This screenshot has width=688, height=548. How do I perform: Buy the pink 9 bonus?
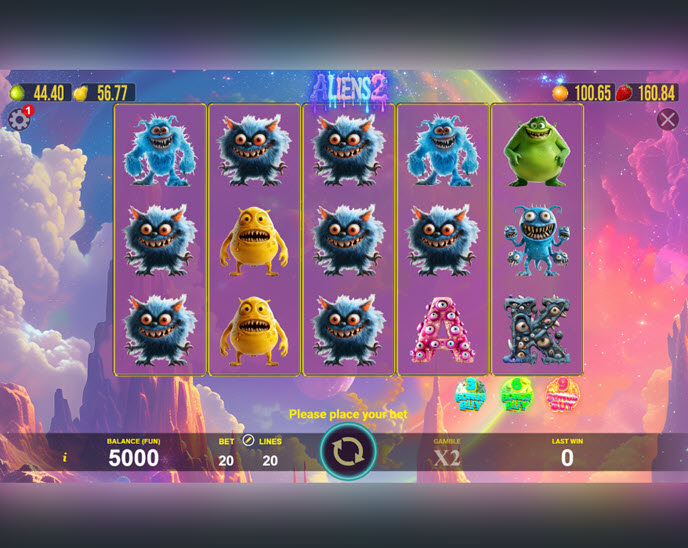(562, 395)
